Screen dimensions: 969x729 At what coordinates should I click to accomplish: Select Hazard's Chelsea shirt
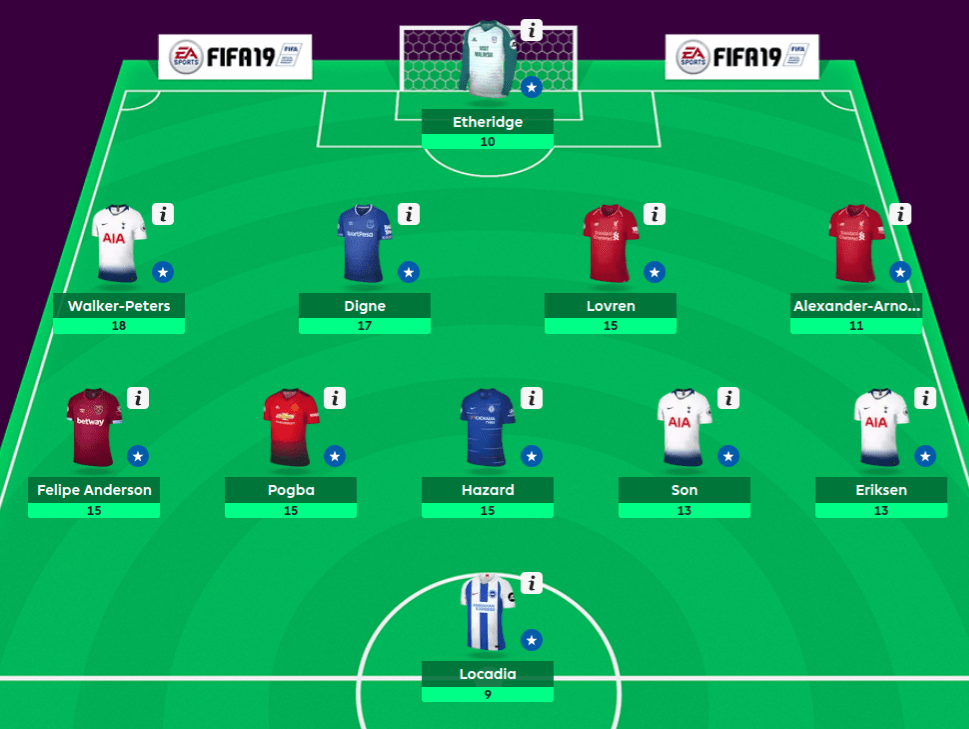487,428
